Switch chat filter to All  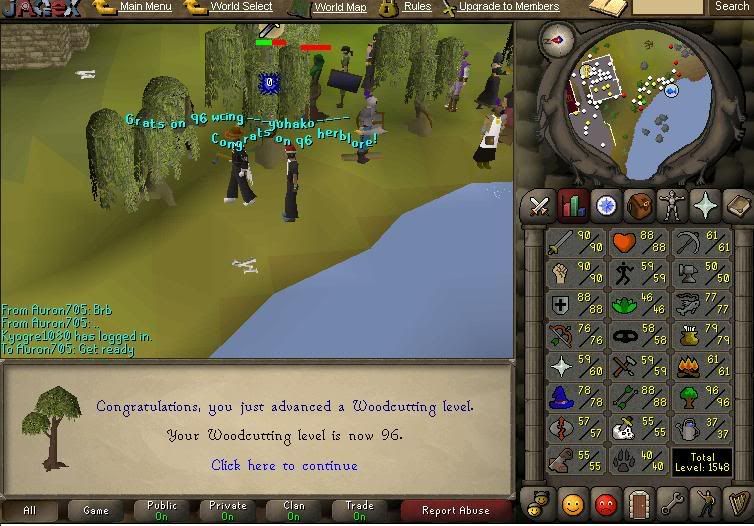coord(30,511)
